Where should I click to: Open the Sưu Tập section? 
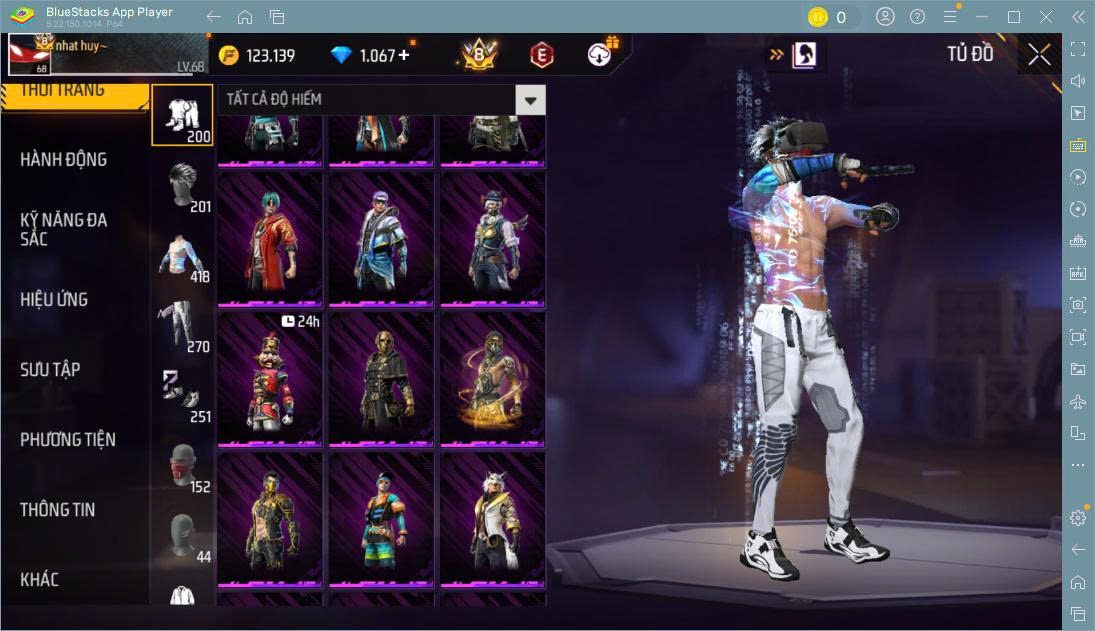[50, 370]
